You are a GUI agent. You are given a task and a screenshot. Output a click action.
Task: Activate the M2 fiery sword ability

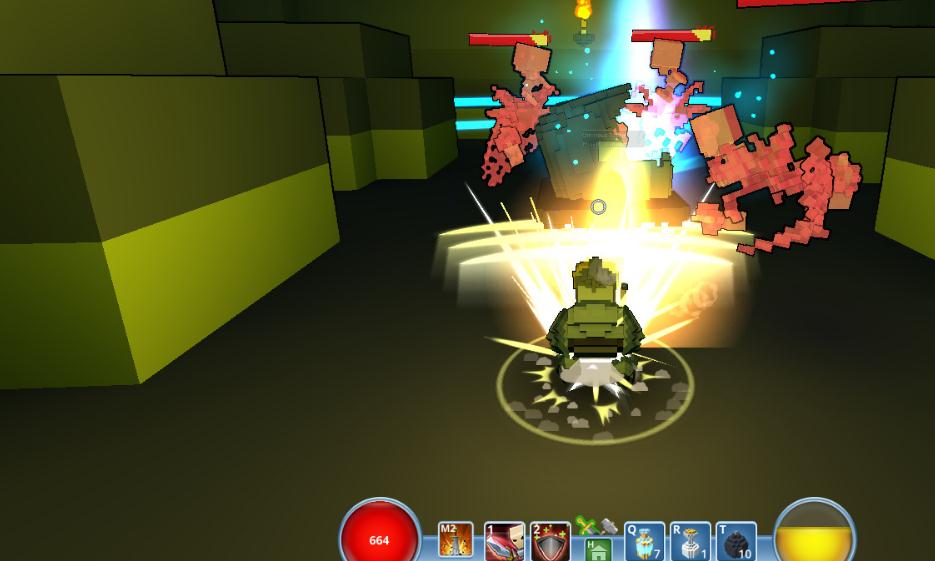click(456, 541)
